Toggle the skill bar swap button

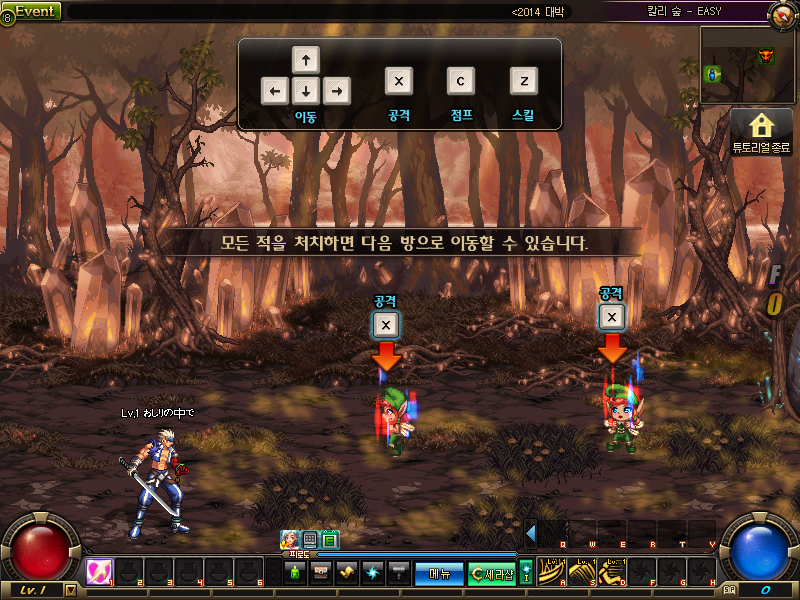click(x=526, y=572)
